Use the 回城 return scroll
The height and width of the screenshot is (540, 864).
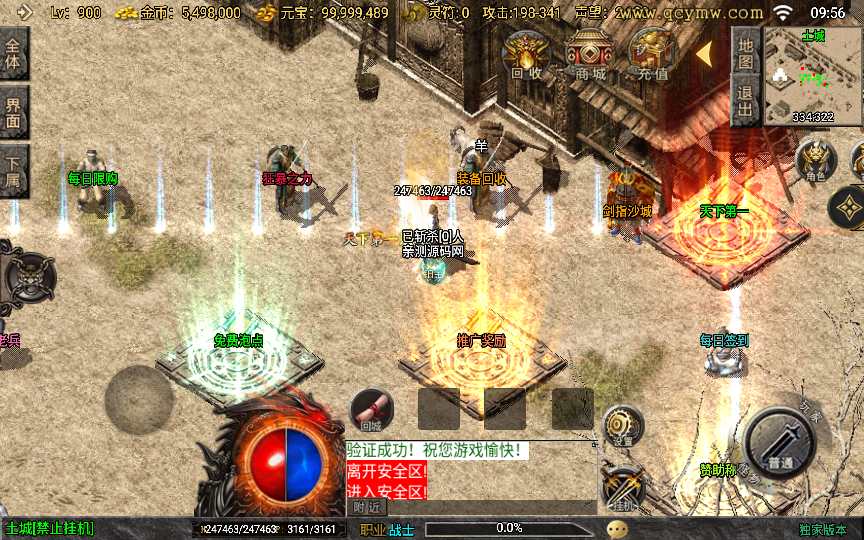pos(372,410)
